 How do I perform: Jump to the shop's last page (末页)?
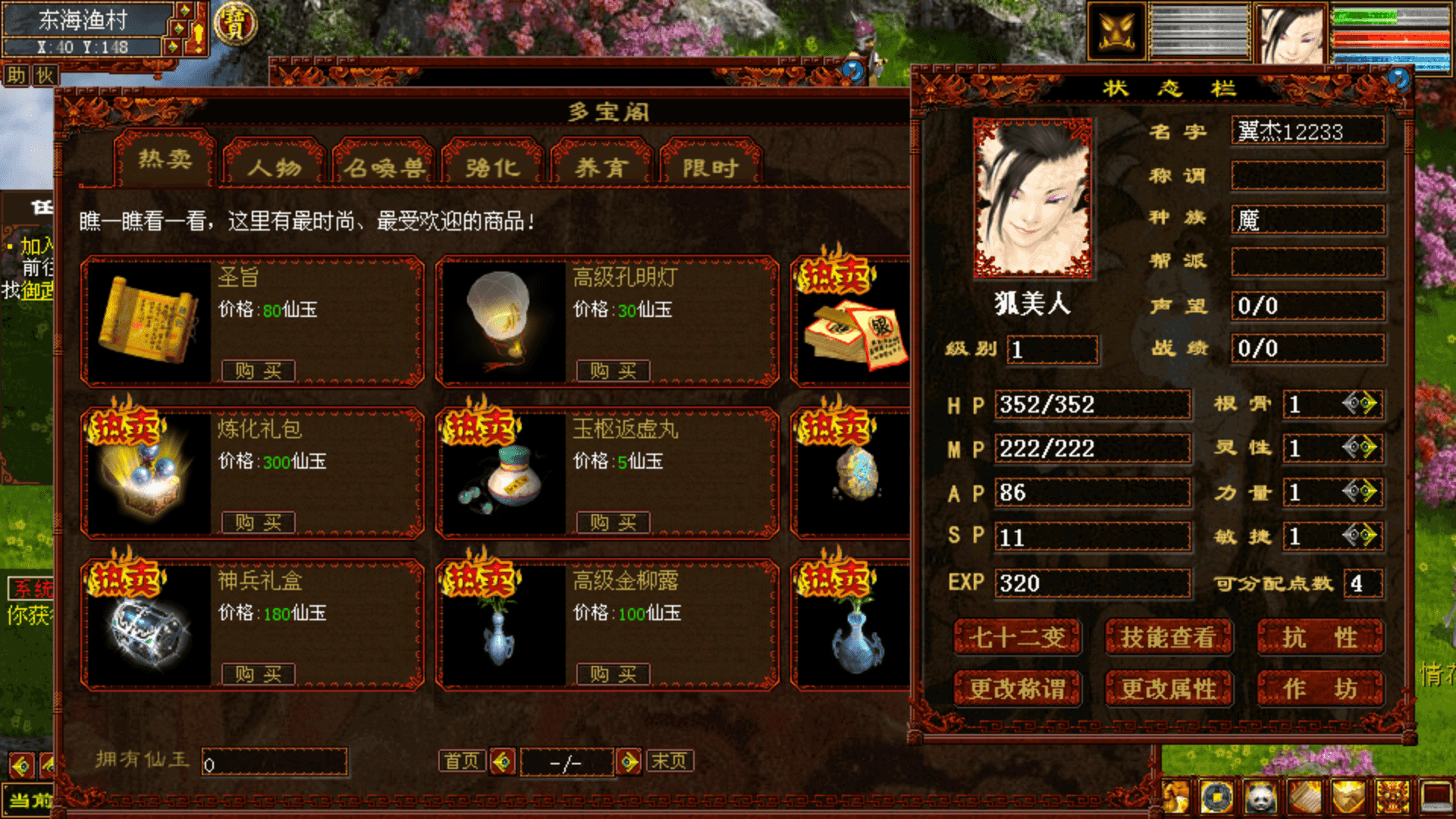click(669, 761)
